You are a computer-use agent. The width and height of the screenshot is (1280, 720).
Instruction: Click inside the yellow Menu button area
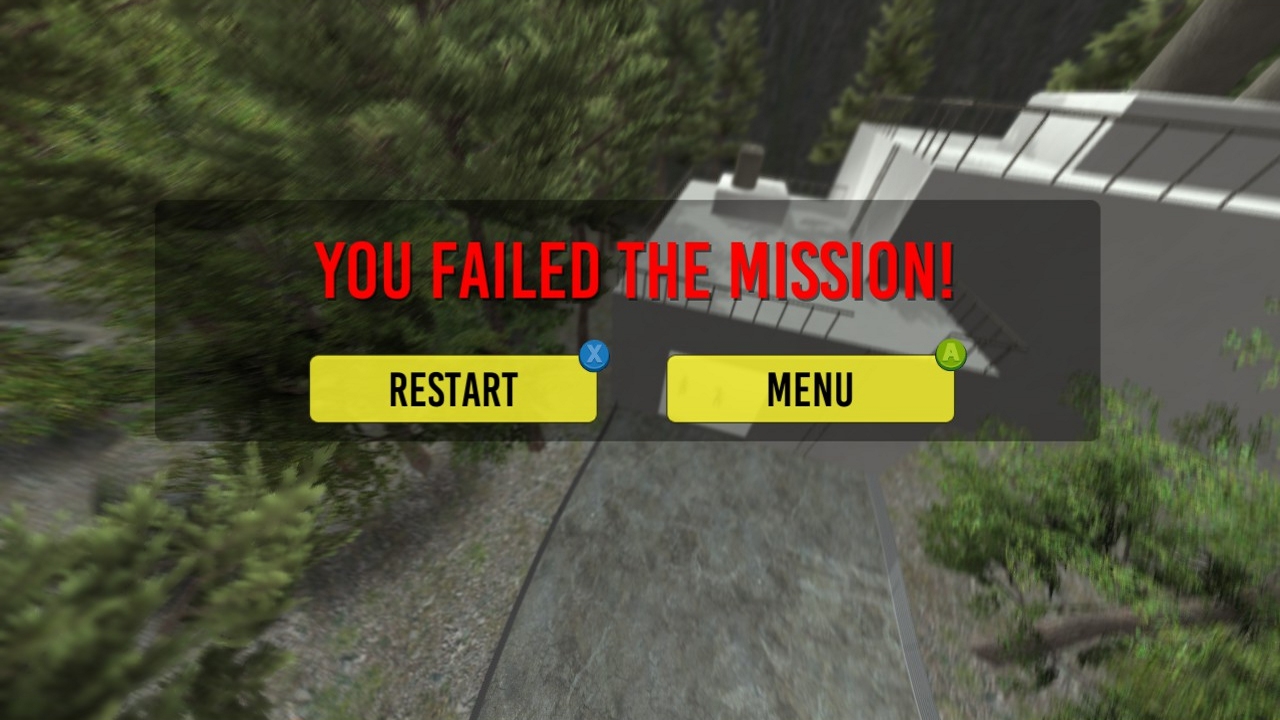[810, 389]
